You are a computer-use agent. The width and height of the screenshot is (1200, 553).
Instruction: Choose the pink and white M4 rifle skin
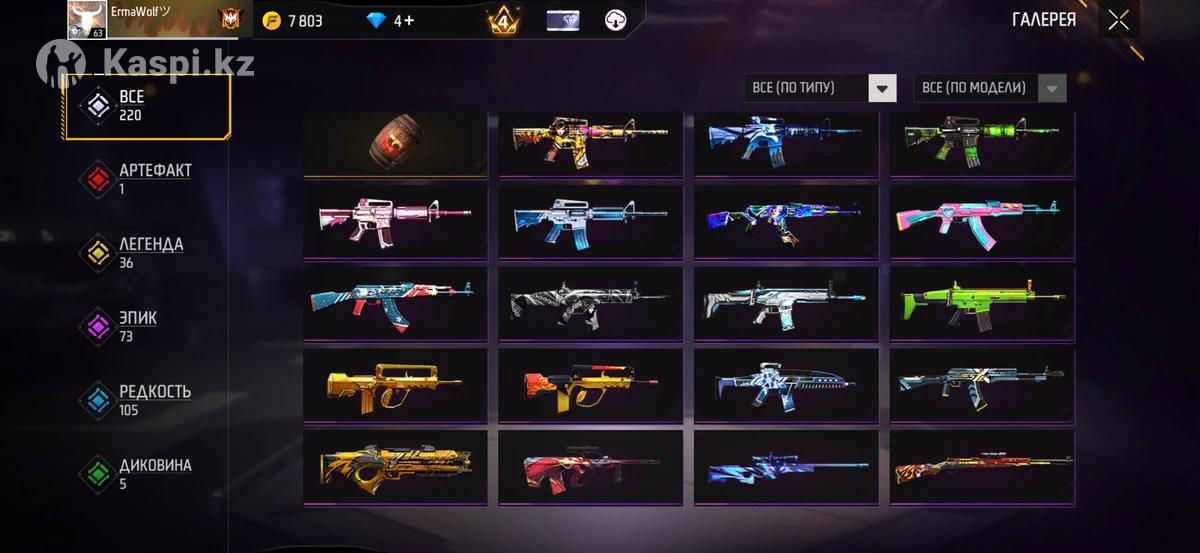click(395, 222)
